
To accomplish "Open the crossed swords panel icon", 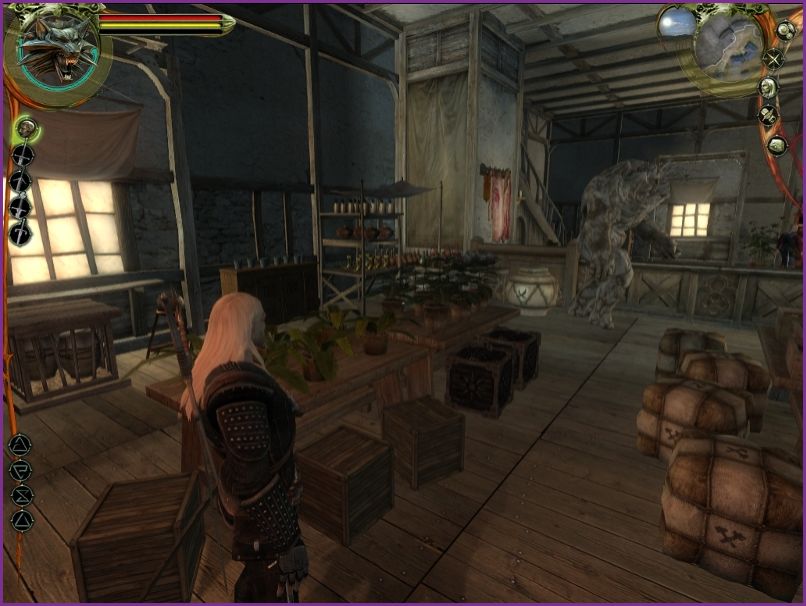I will (x=773, y=58).
